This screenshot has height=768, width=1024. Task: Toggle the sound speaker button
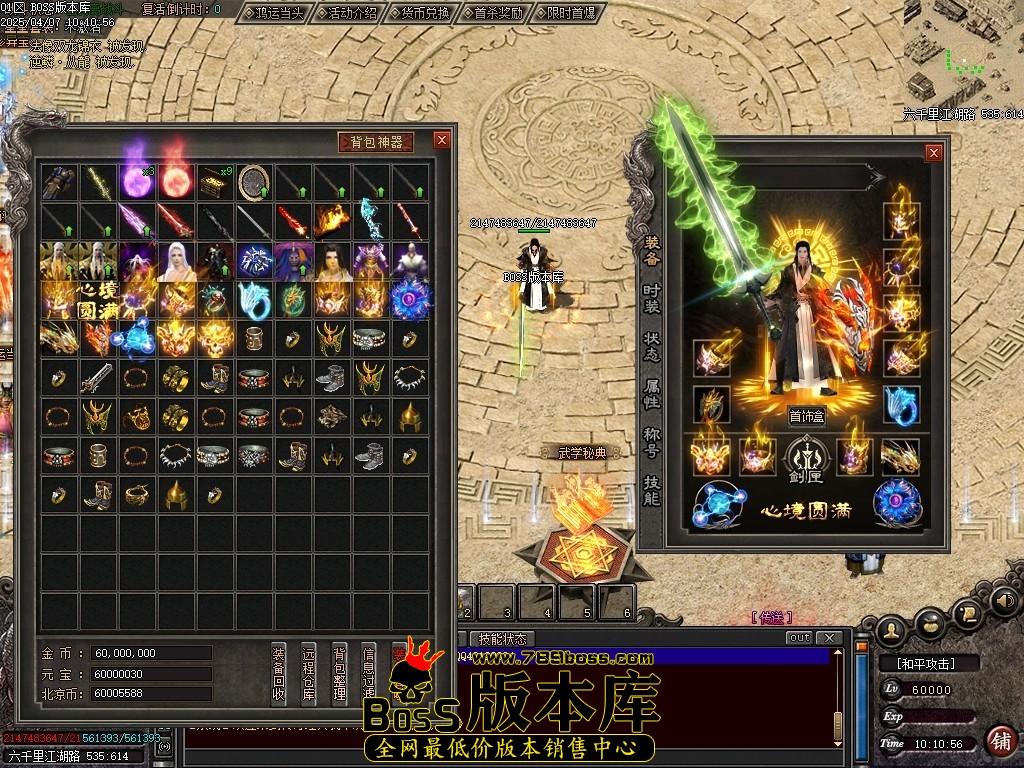[x=1004, y=602]
